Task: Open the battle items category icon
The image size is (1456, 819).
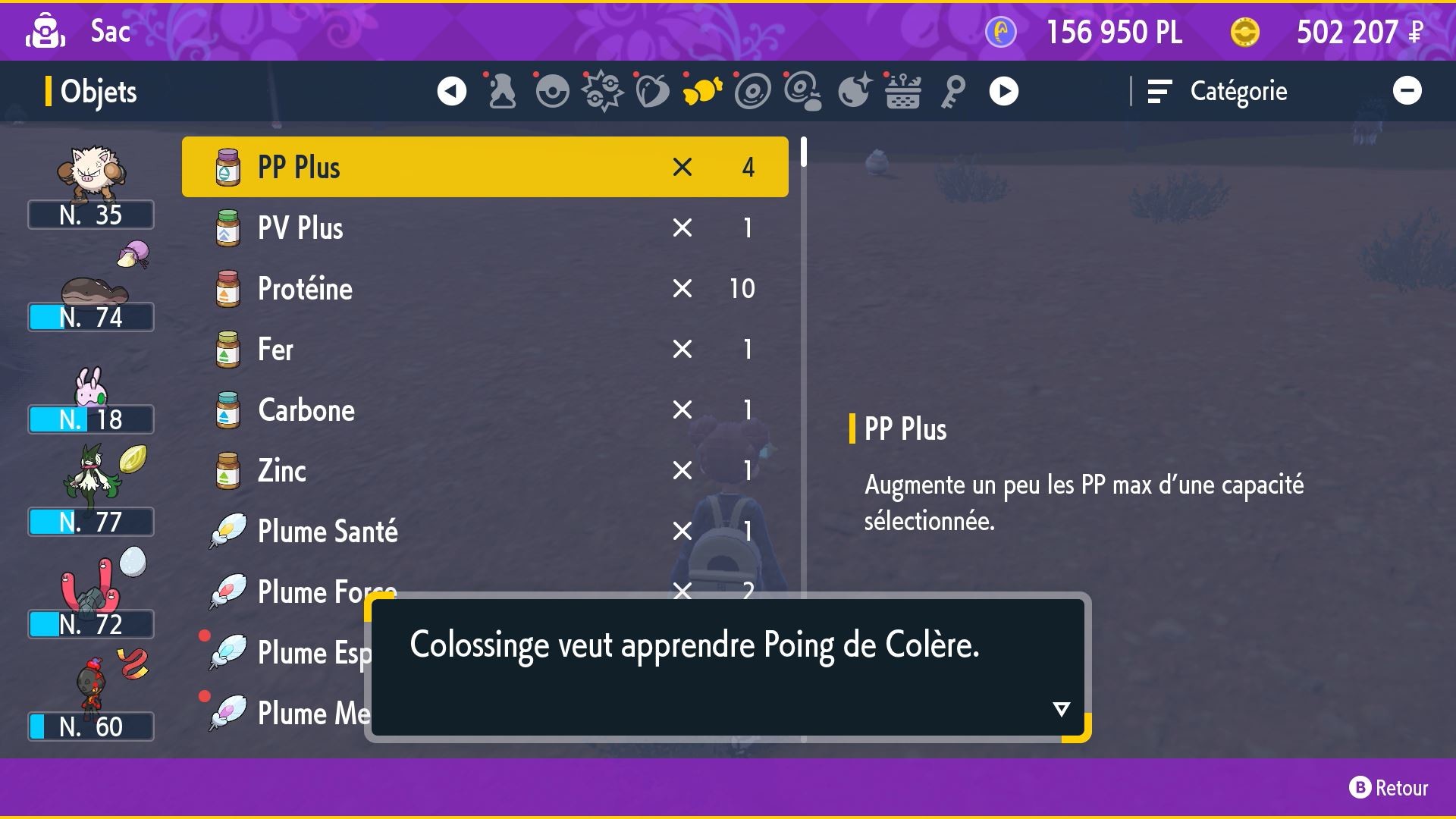Action: 602,90
